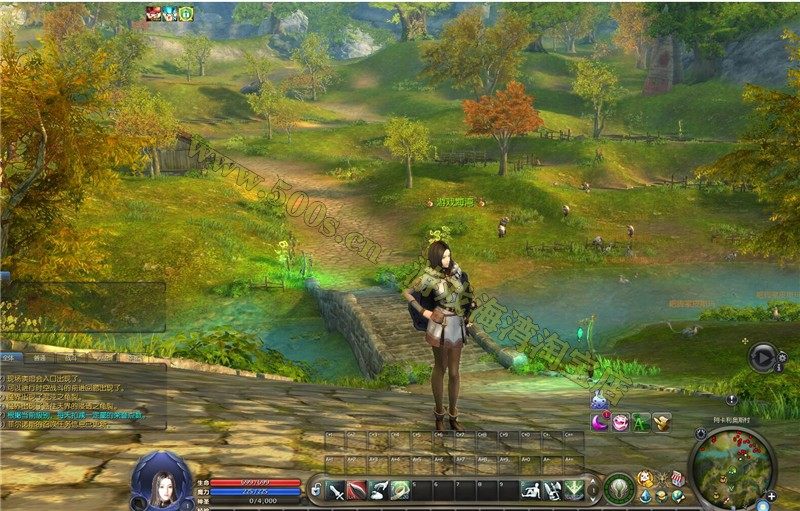Click the purple crescent moon icon
Screen dimensions: 800x511
(600, 422)
